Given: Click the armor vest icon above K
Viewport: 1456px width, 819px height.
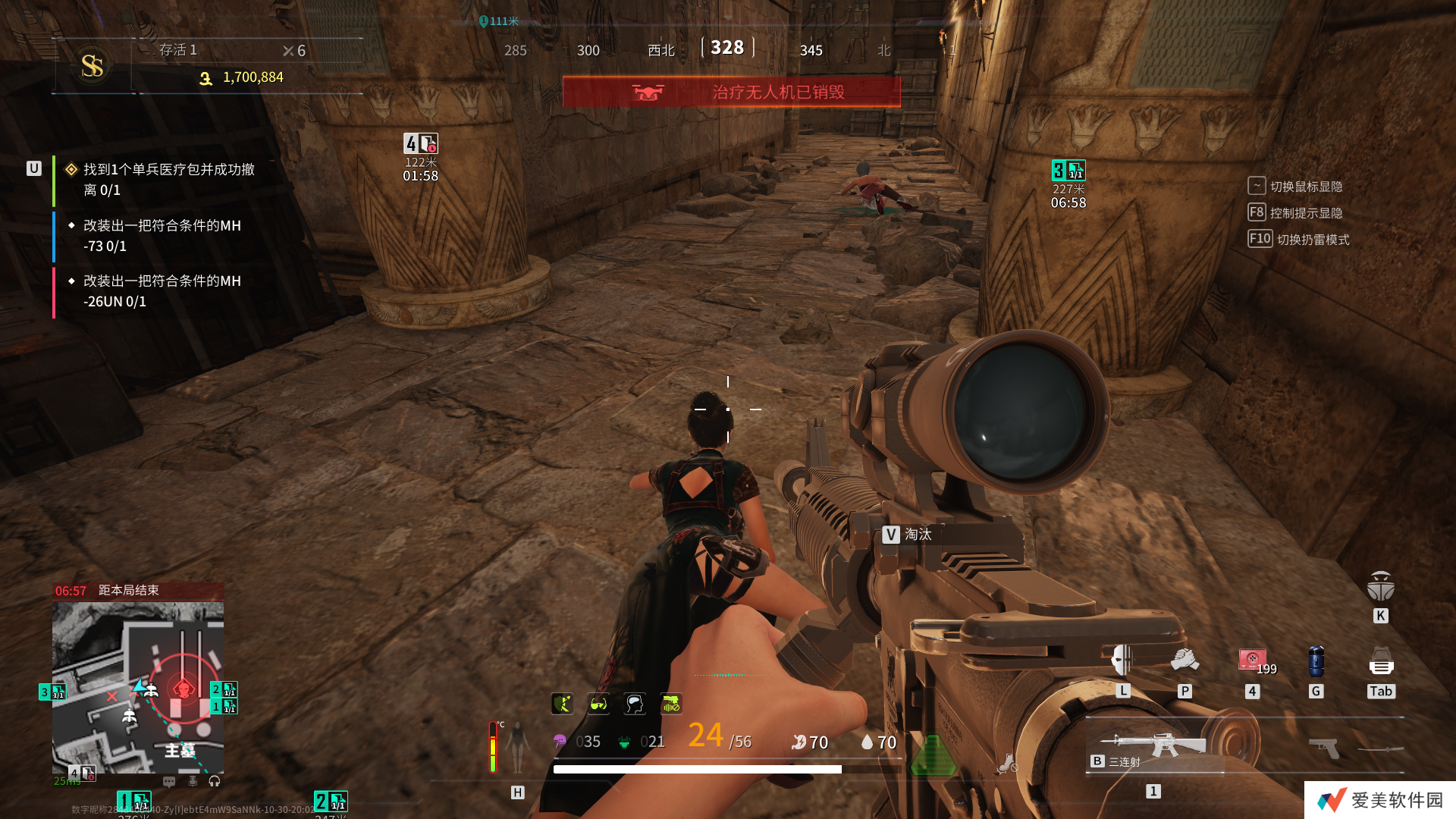Looking at the screenshot, I should pyautogui.click(x=1380, y=587).
